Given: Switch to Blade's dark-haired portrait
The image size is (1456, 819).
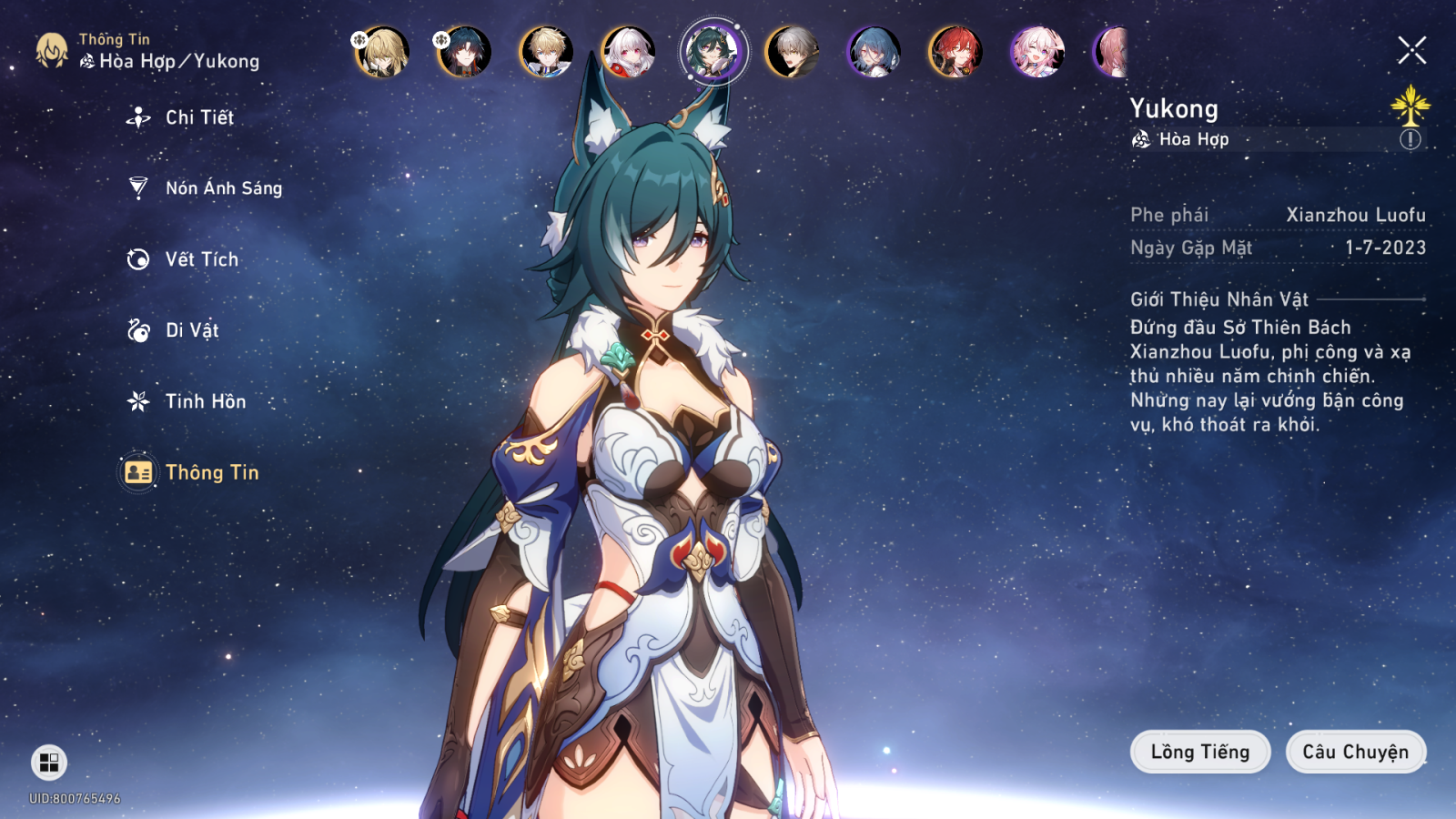Looking at the screenshot, I should tap(464, 52).
